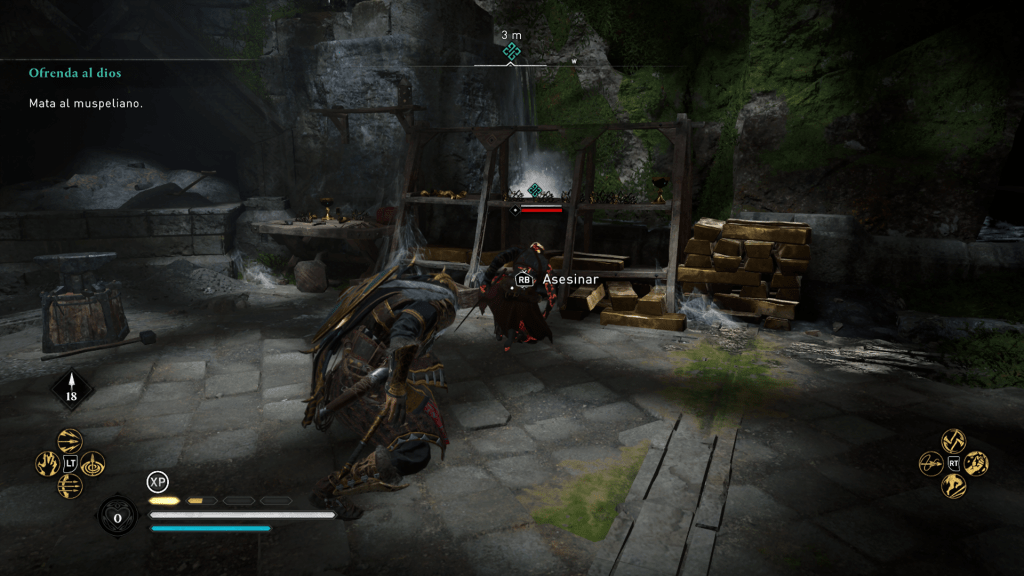1024x576 pixels.
Task: Select the arrow quiver count icon
Action: click(x=71, y=390)
